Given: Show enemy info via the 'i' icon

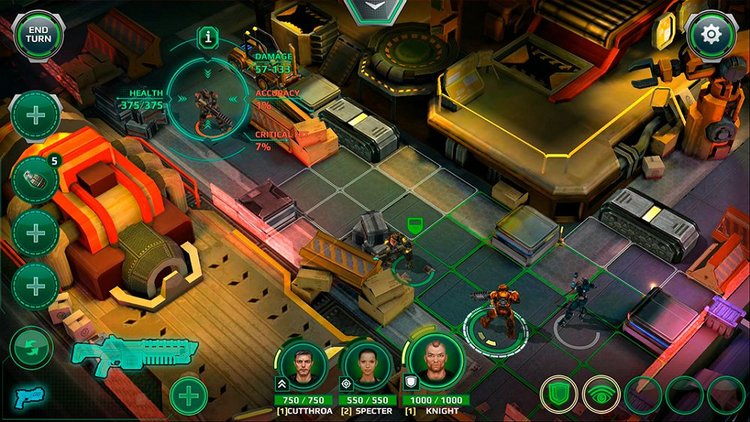Looking at the screenshot, I should click(x=208, y=37).
